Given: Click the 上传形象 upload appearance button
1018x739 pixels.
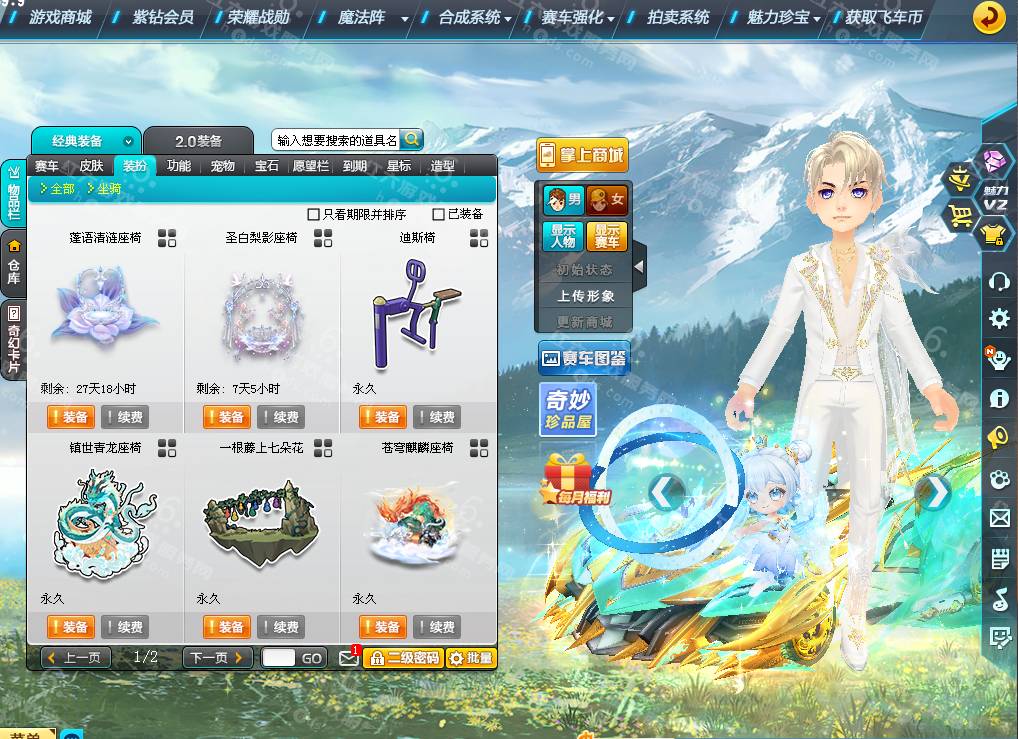Looking at the screenshot, I should [586, 296].
